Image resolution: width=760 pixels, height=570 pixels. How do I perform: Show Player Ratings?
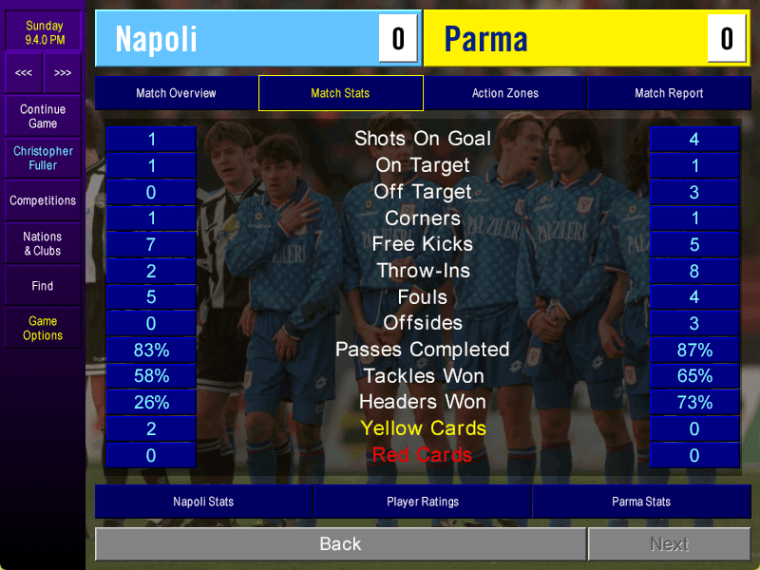[x=422, y=501]
